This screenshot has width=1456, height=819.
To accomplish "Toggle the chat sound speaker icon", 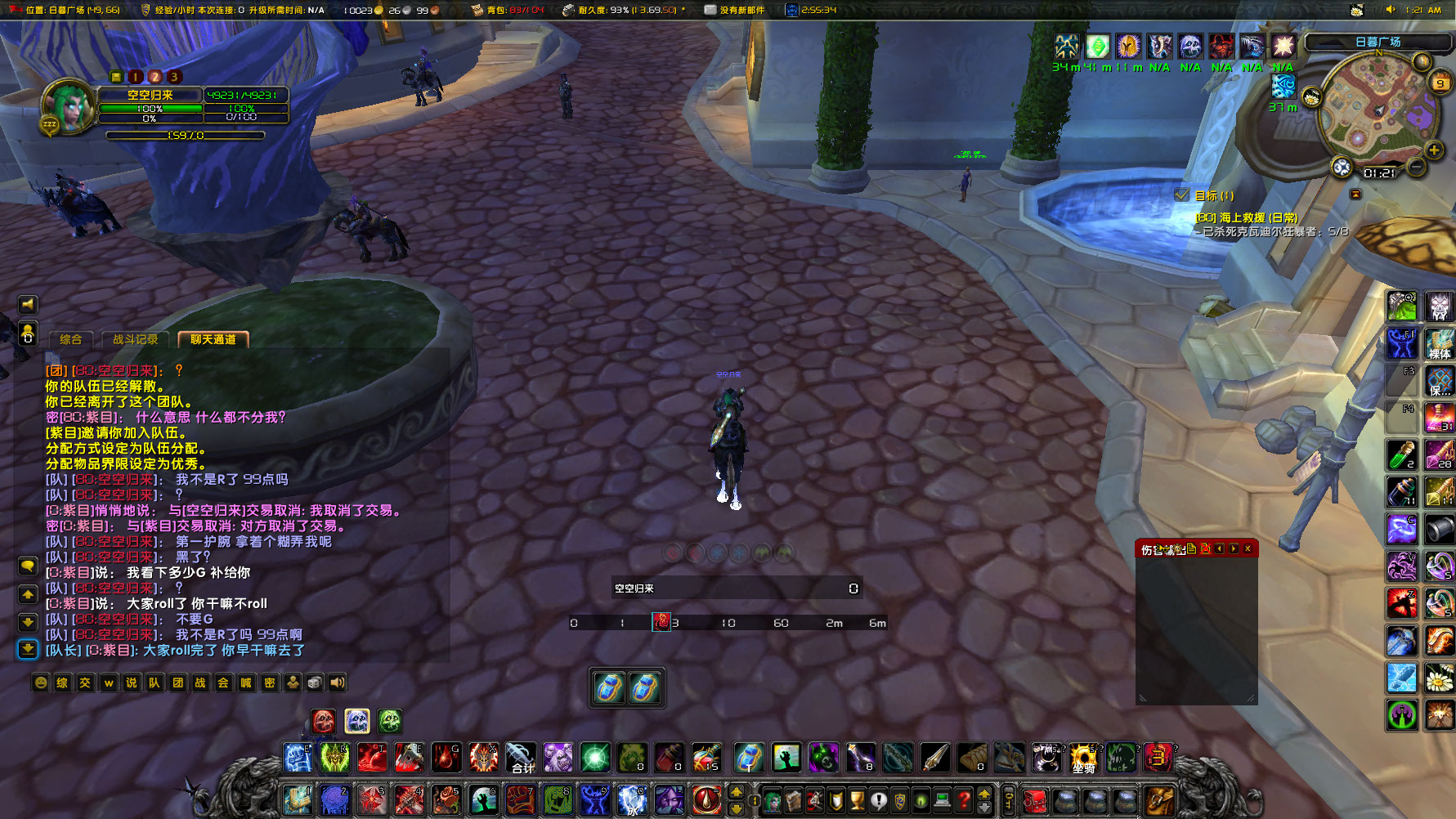I will (337, 682).
